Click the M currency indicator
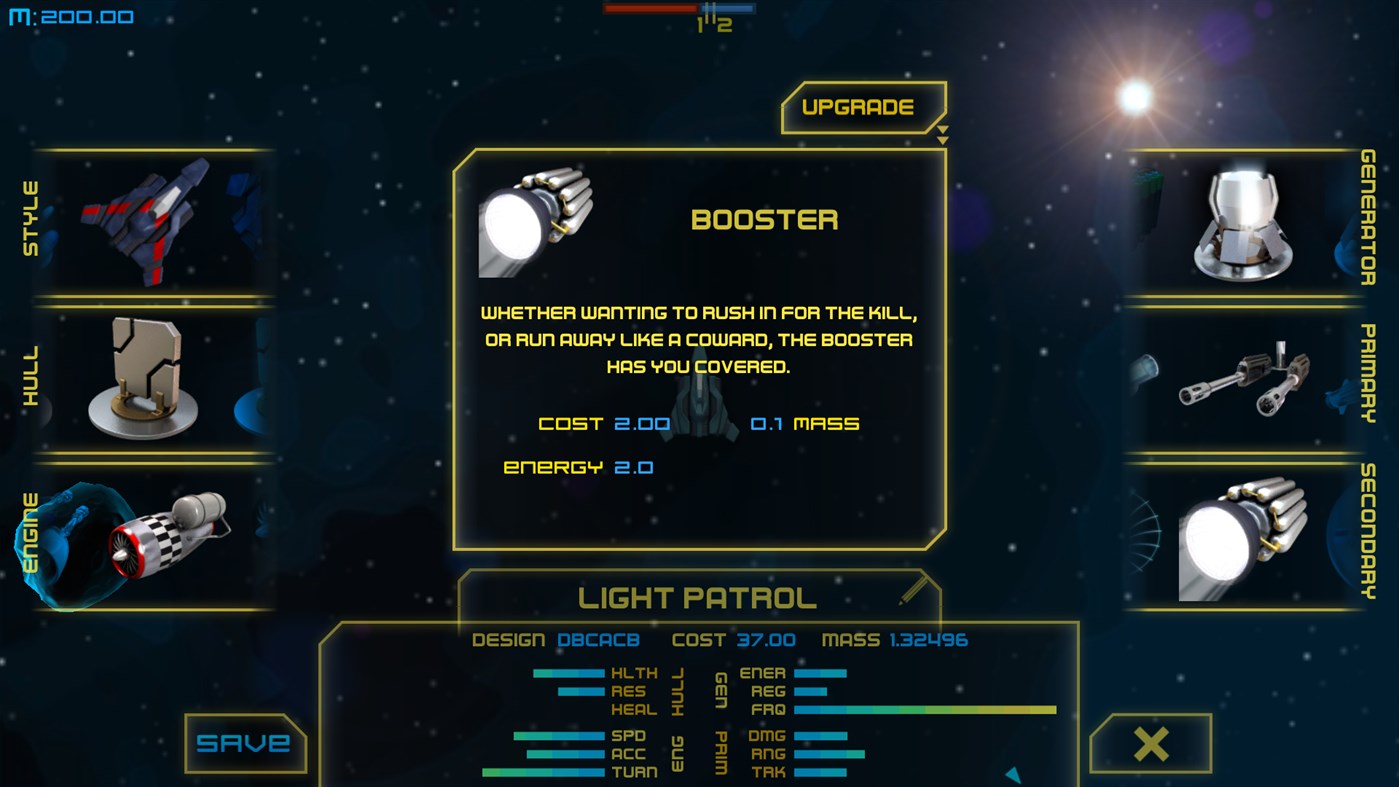Image resolution: width=1399 pixels, height=787 pixels. pos(70,16)
